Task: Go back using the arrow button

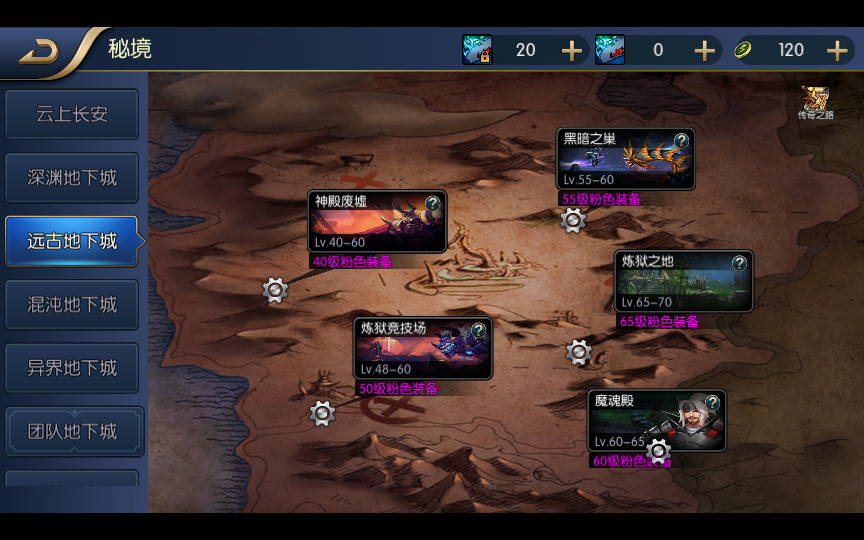Action: point(40,51)
